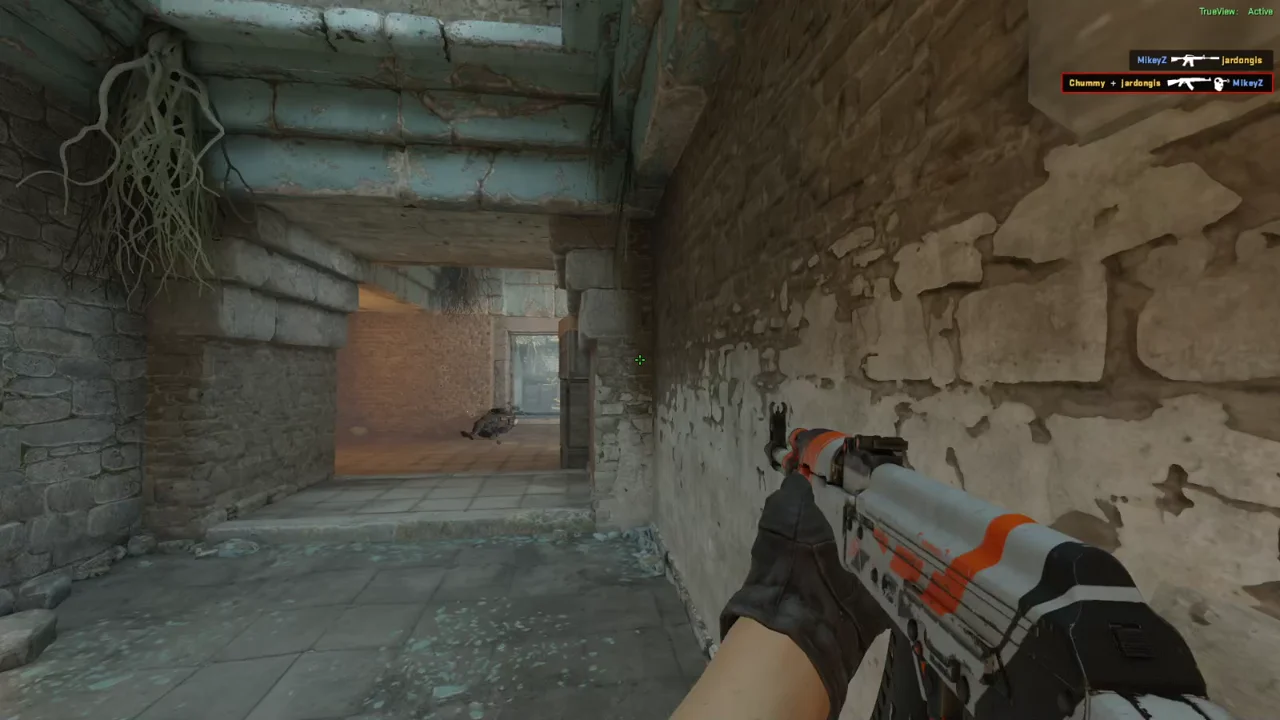Image resolution: width=1280 pixels, height=720 pixels.
Task: Click the M4A4 rifle icon in top killfeed entry
Action: coord(1194,60)
